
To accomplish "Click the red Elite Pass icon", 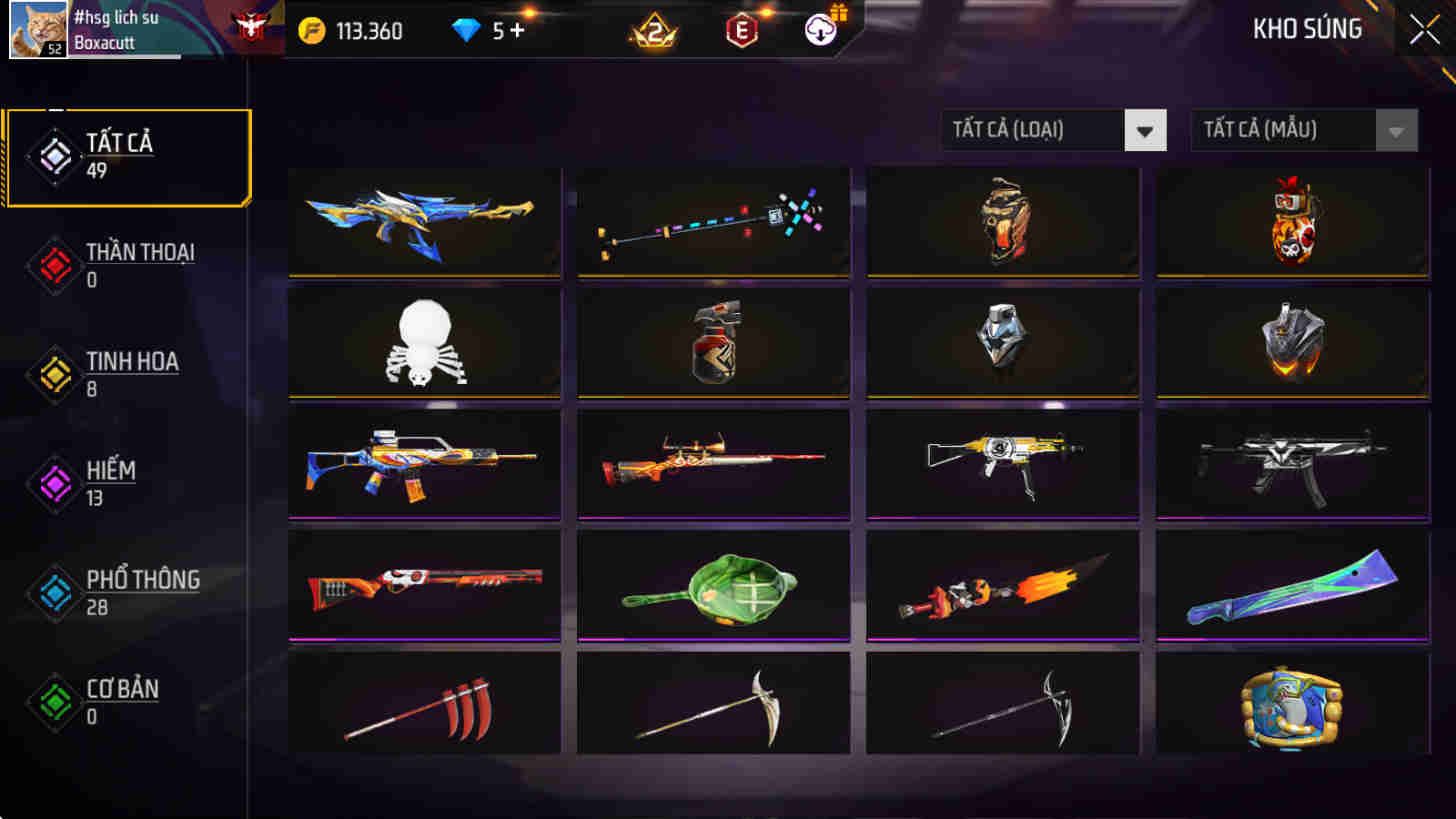I will coord(740,31).
